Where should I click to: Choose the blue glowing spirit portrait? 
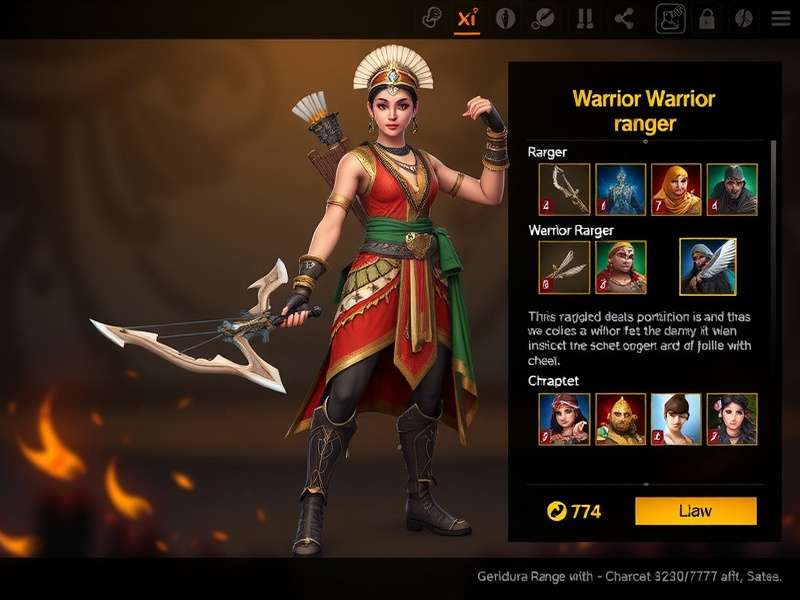(620, 188)
